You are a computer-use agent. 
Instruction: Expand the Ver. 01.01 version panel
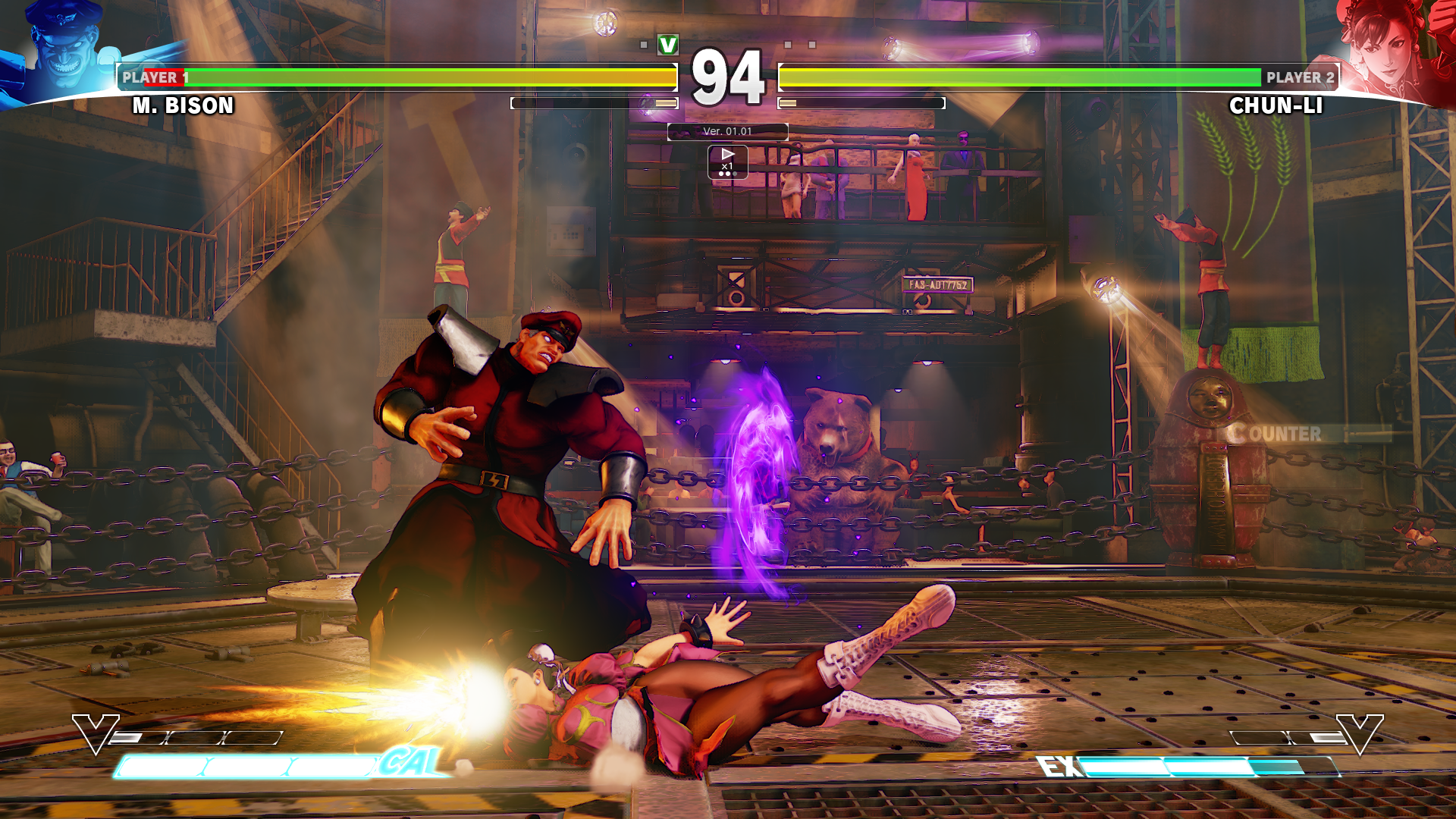[x=726, y=131]
